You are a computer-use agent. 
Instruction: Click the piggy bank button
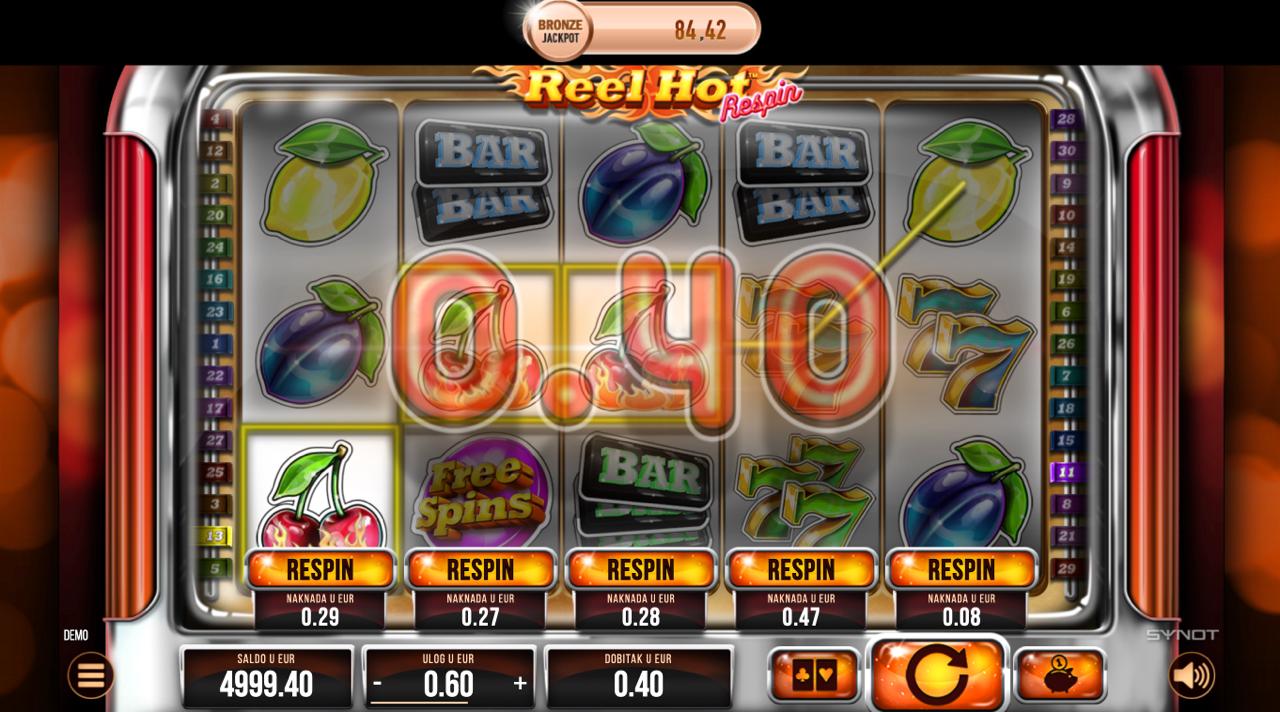(x=1060, y=675)
